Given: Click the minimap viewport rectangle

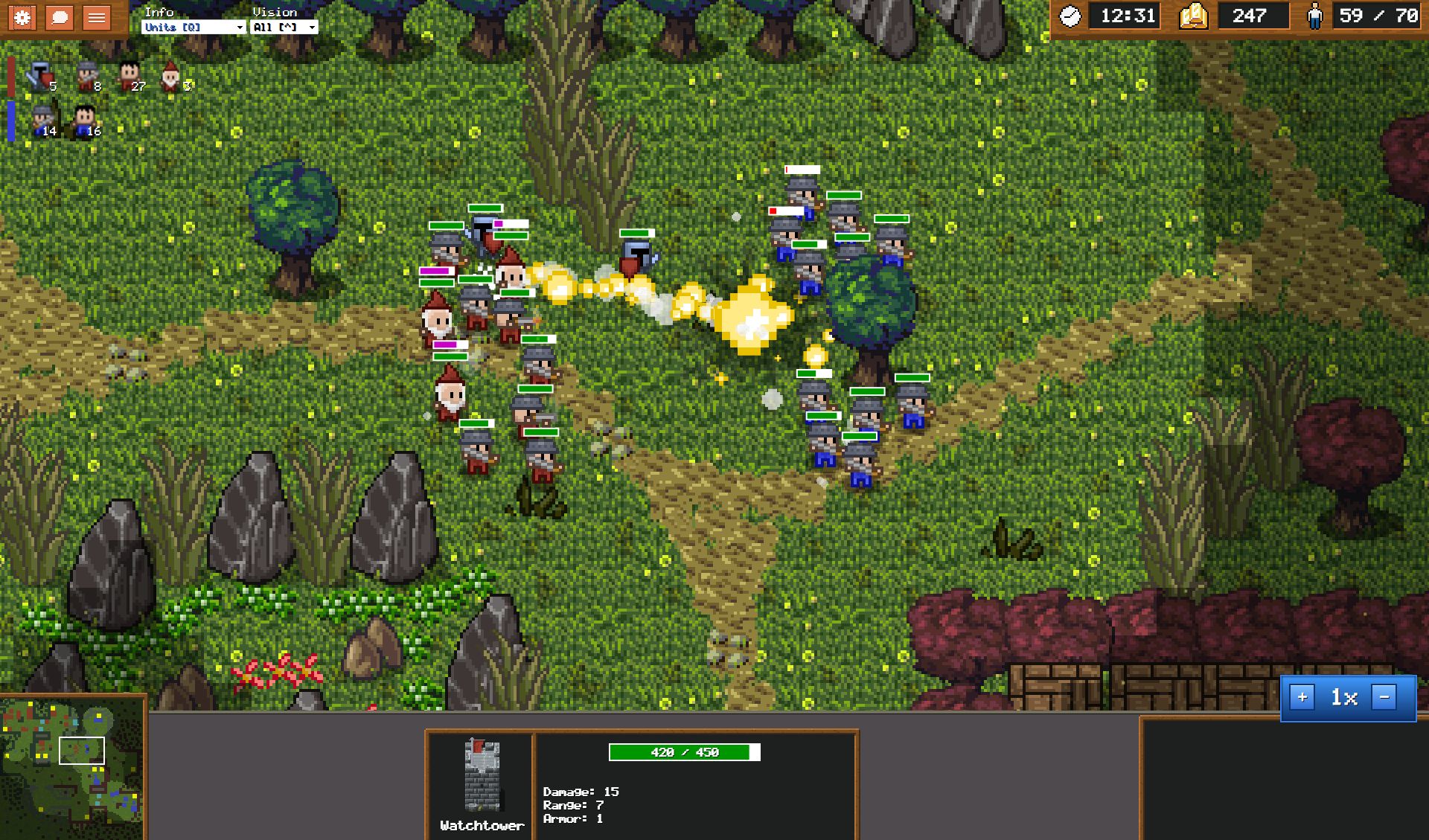Looking at the screenshot, I should click(82, 751).
